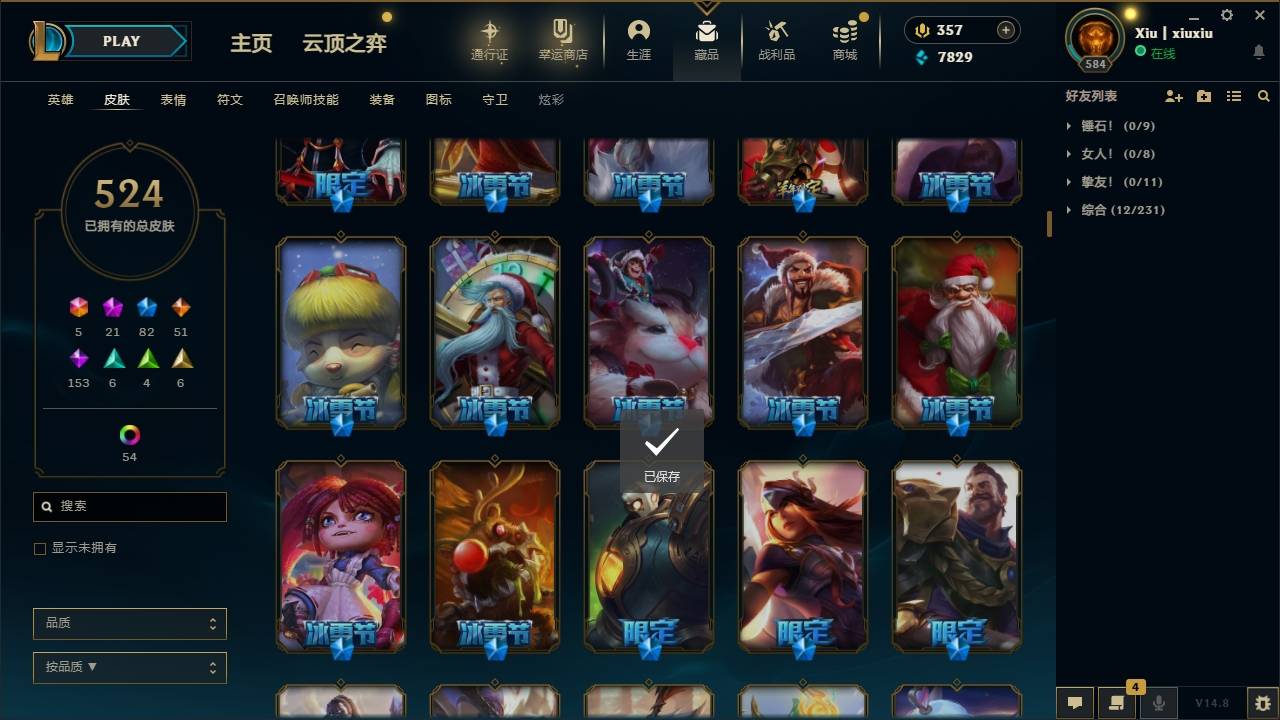Viewport: 1280px width, 720px height.
Task: Open the friends list search icon
Action: (x=1264, y=96)
